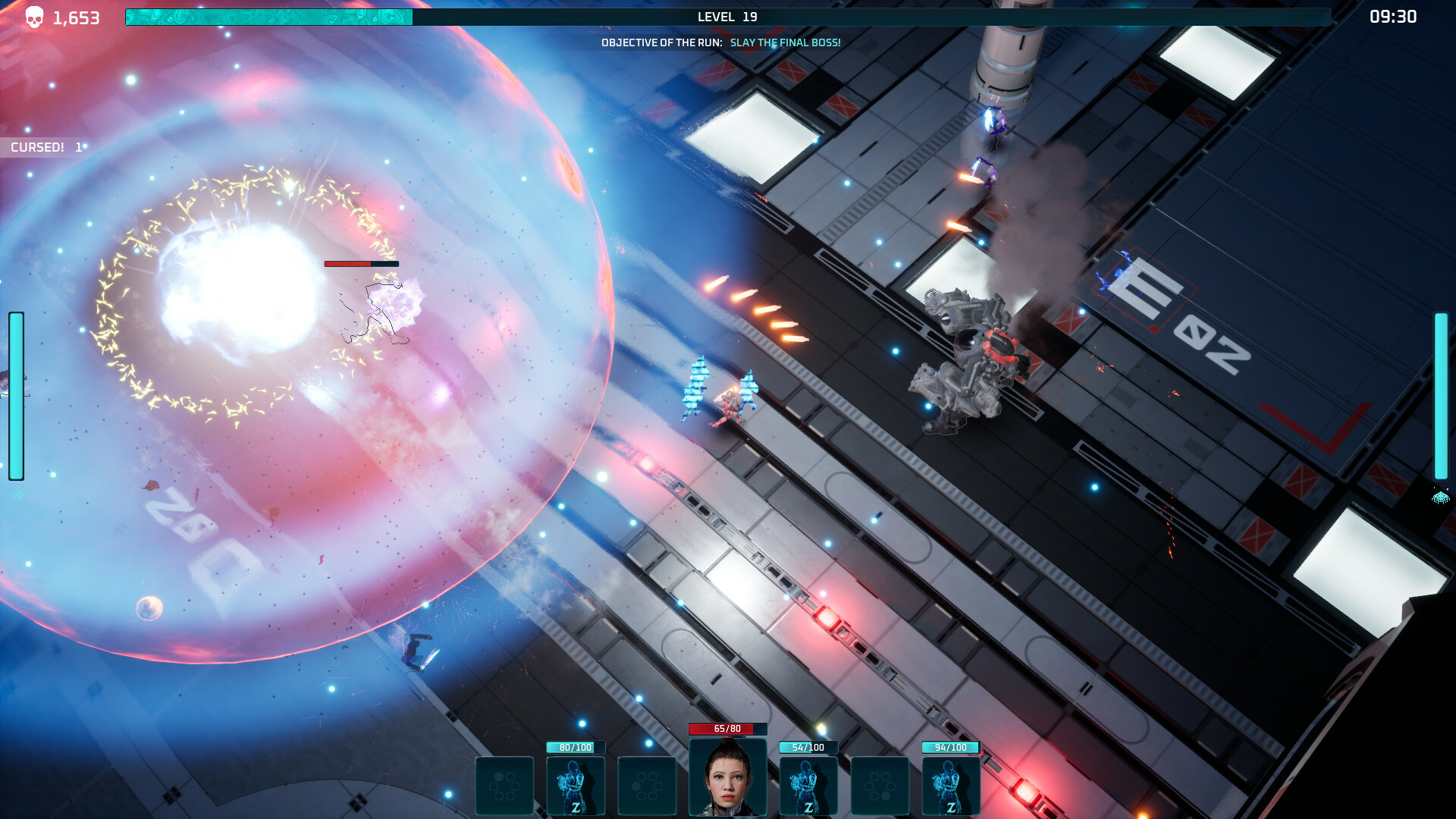Expand the 80/100 teammate health readout
Screen dimensions: 1456x819
pyautogui.click(x=575, y=747)
